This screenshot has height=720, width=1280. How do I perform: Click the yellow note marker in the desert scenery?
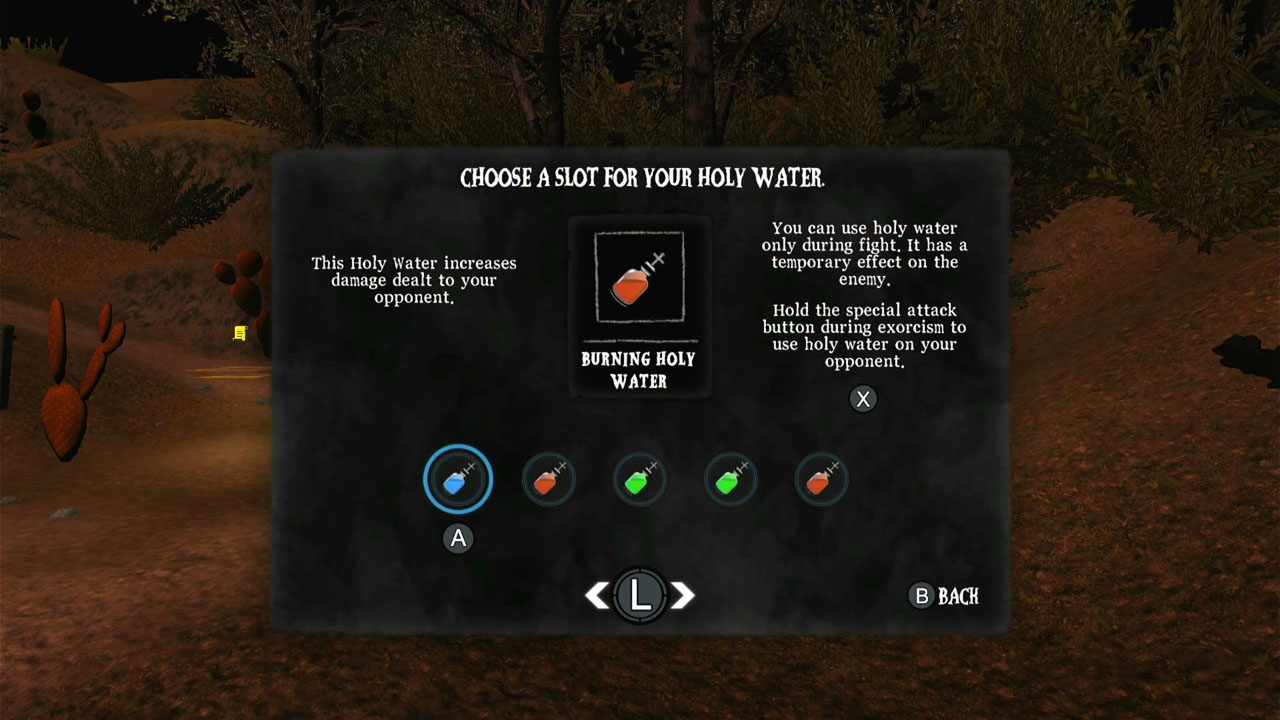(239, 334)
